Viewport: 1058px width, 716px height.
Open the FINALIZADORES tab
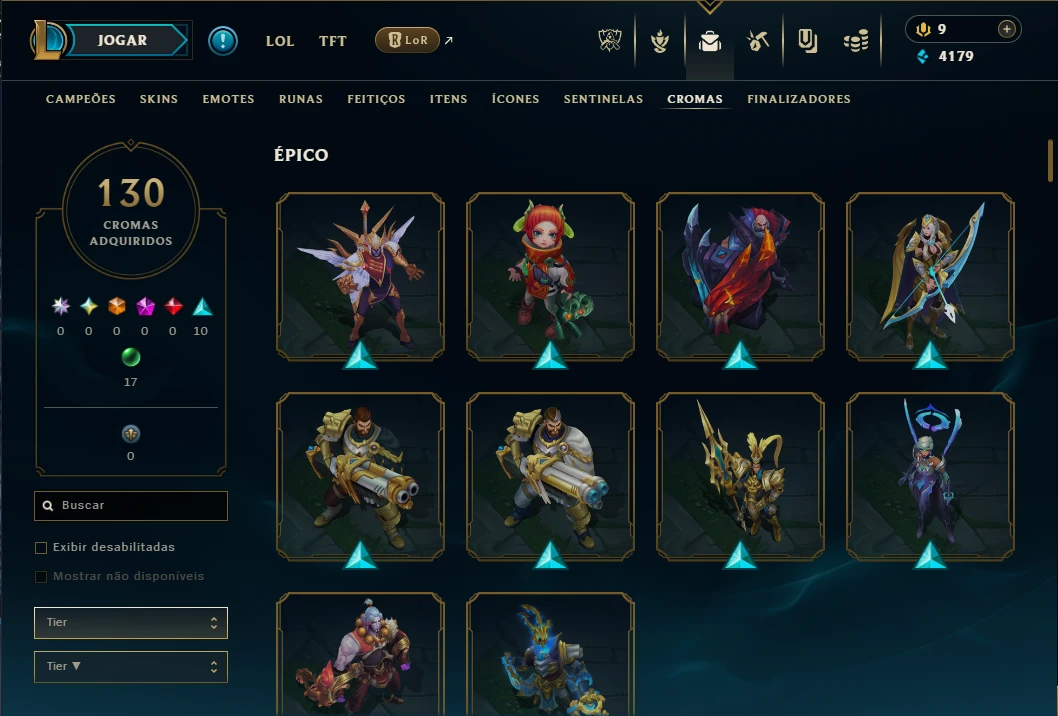(799, 99)
